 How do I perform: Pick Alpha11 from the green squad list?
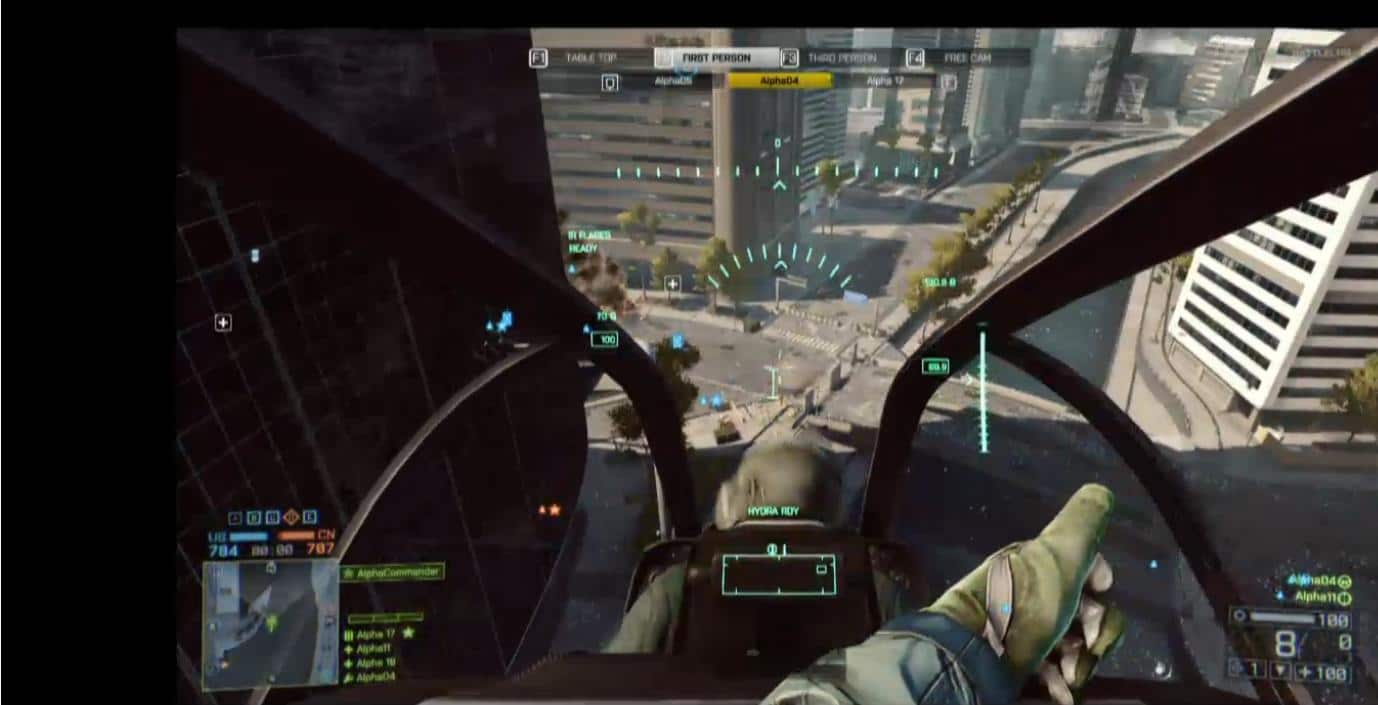(x=375, y=648)
